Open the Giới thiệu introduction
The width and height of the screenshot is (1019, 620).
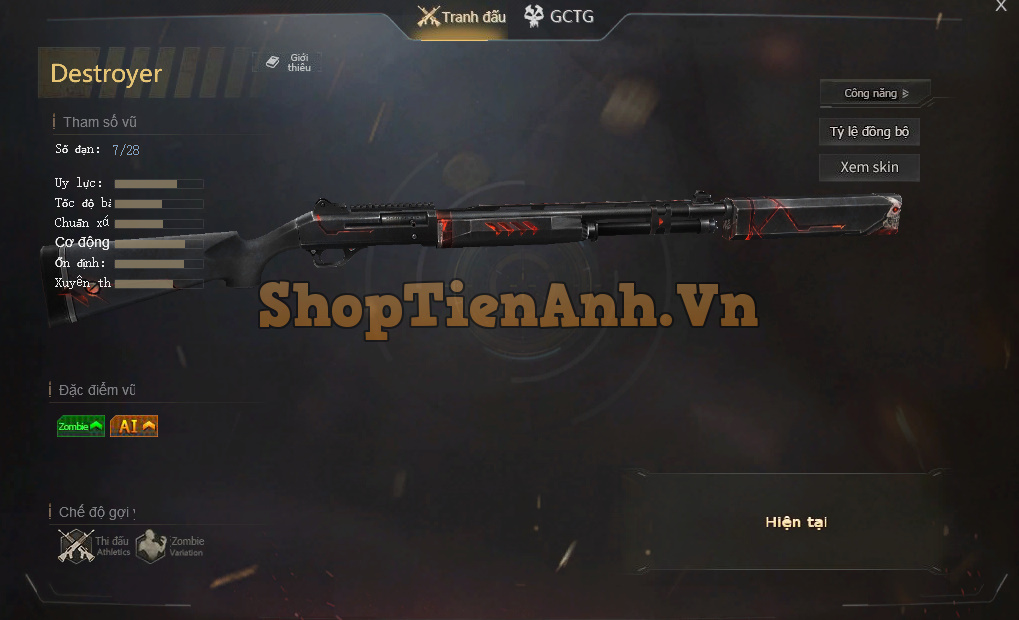pyautogui.click(x=288, y=63)
